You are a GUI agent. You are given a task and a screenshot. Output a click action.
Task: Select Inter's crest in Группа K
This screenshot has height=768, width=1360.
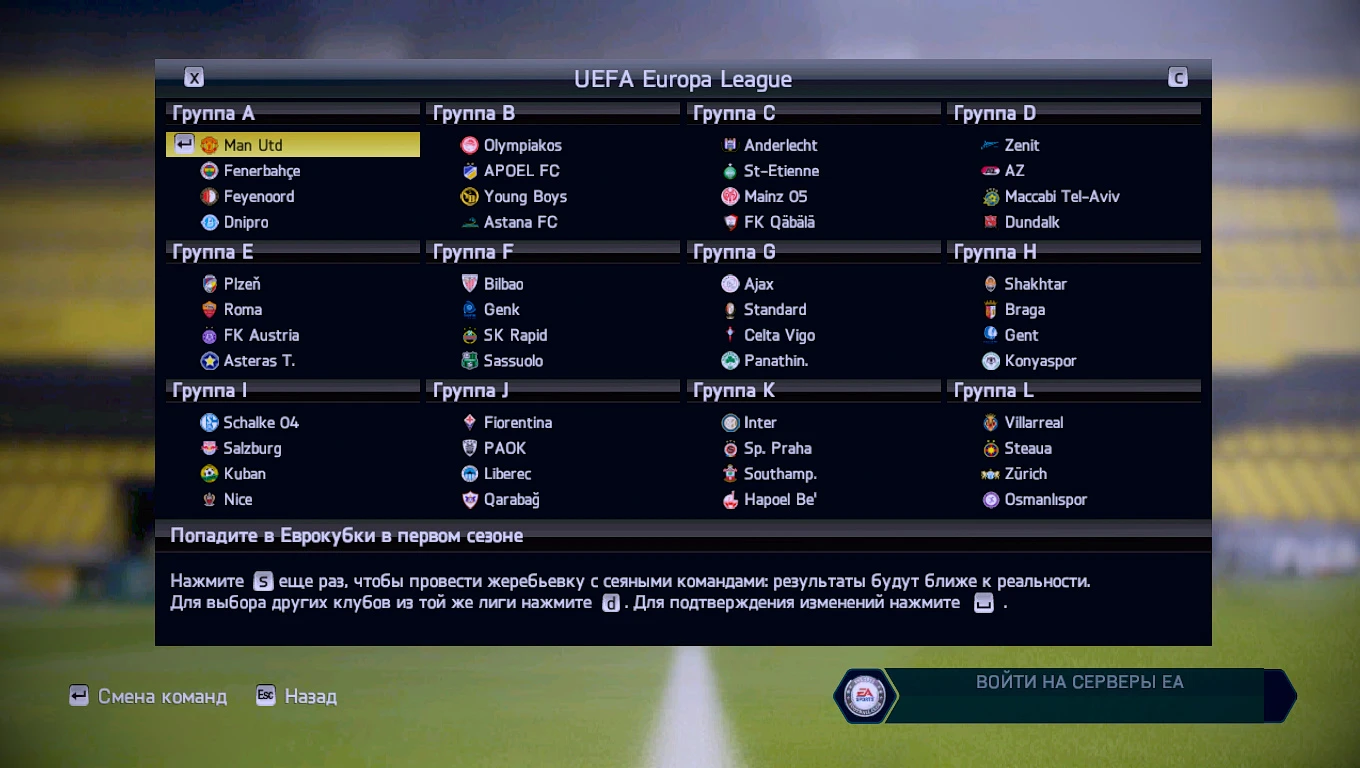[x=730, y=422]
